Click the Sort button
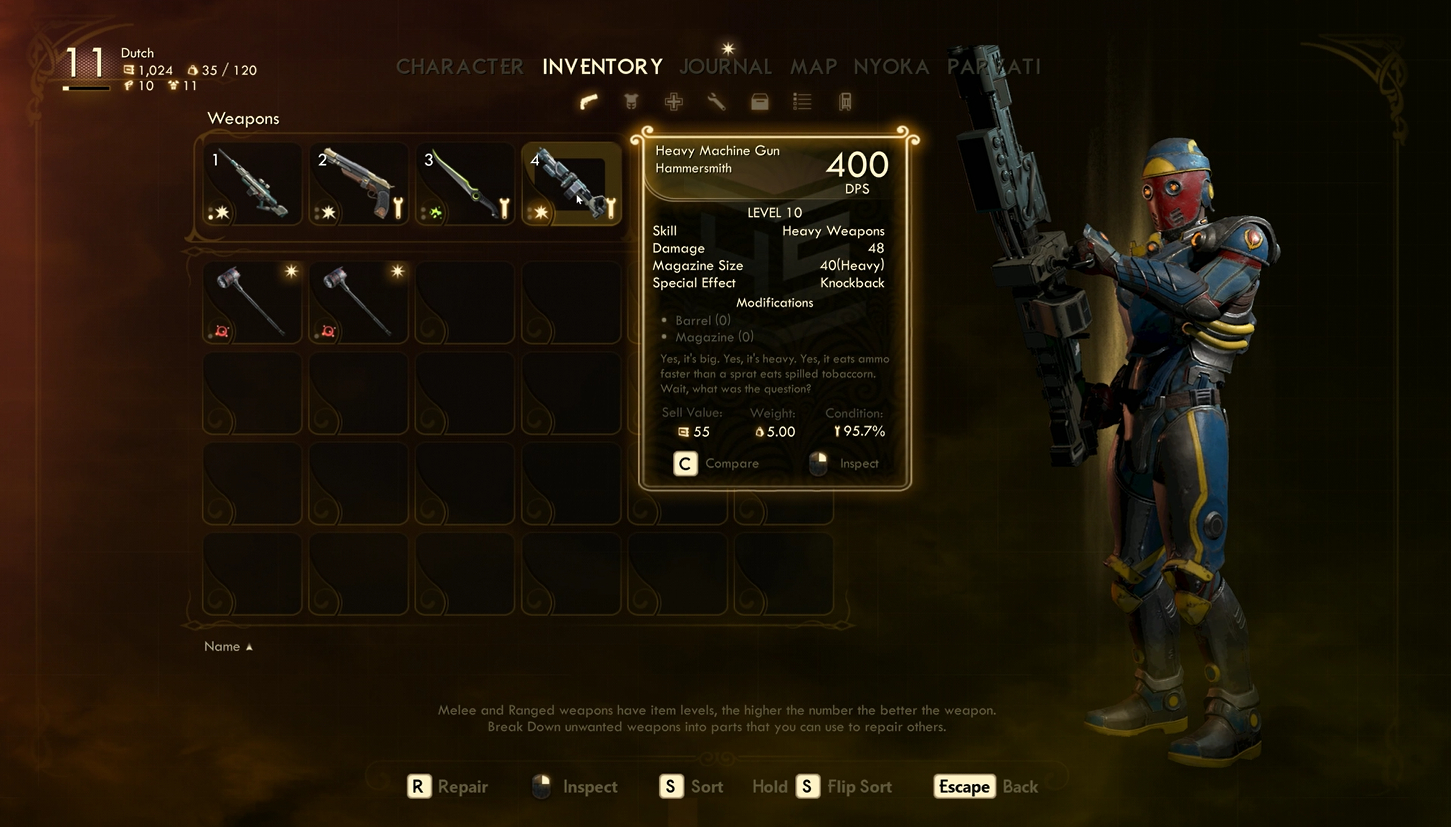 691,787
